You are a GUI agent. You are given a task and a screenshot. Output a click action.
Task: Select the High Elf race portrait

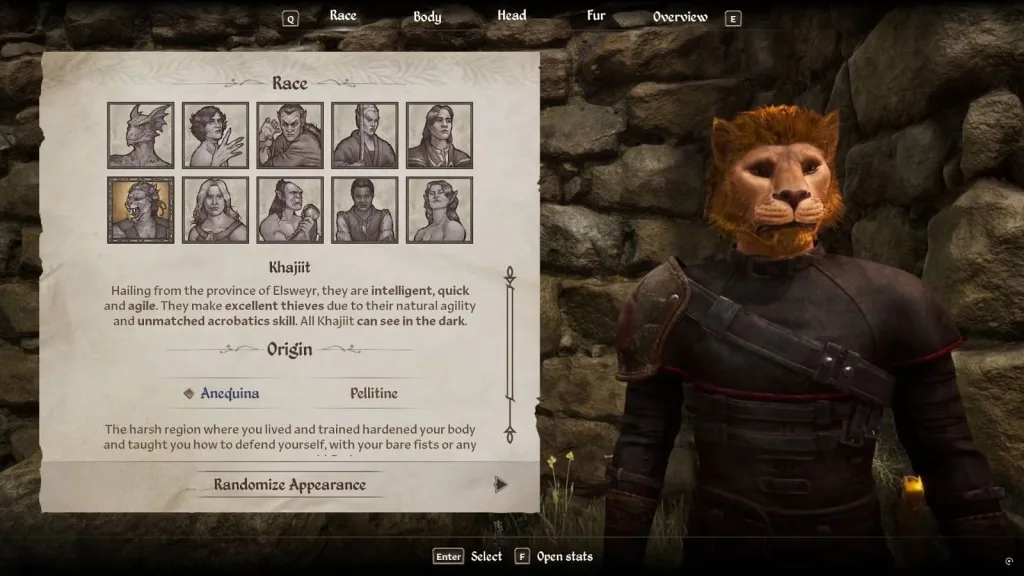coord(365,135)
